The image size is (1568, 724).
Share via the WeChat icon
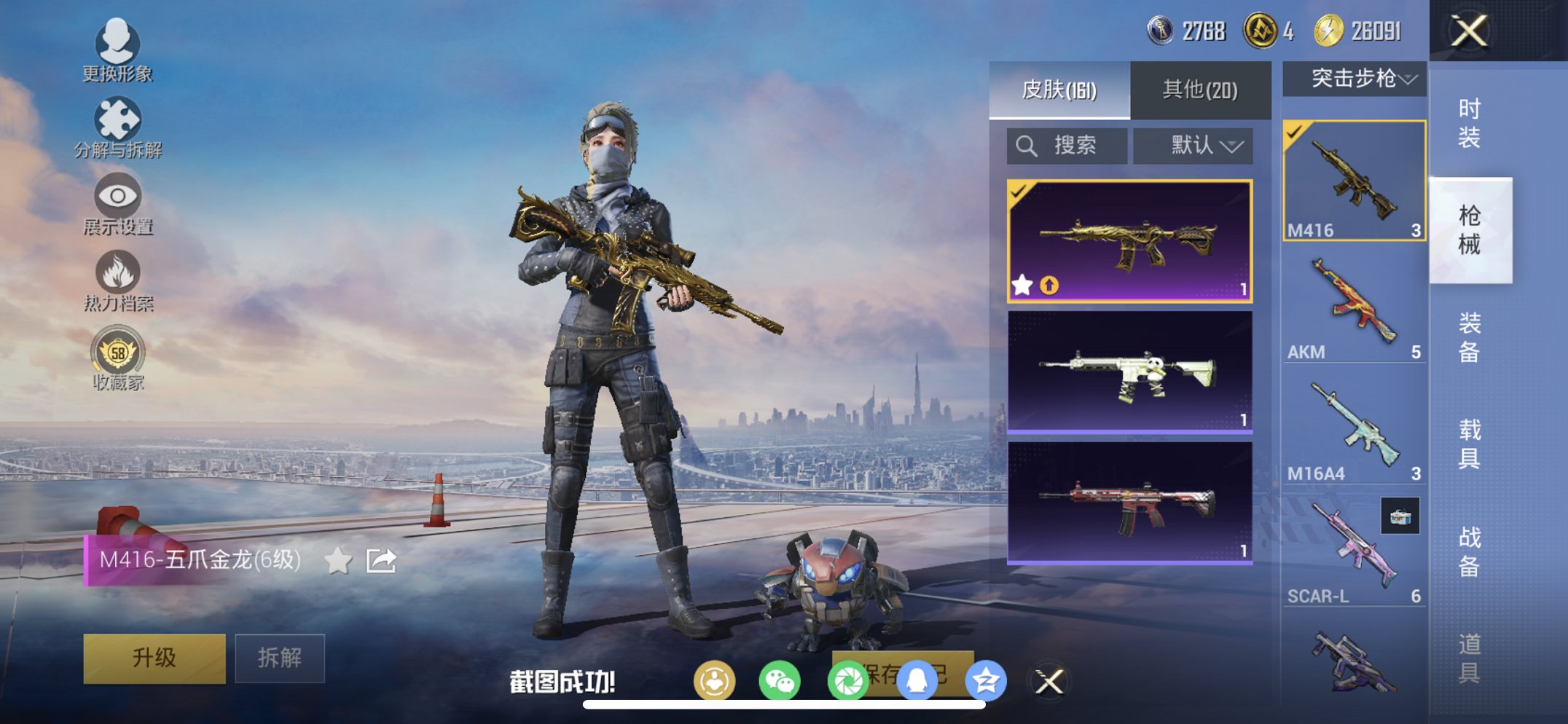(x=780, y=679)
